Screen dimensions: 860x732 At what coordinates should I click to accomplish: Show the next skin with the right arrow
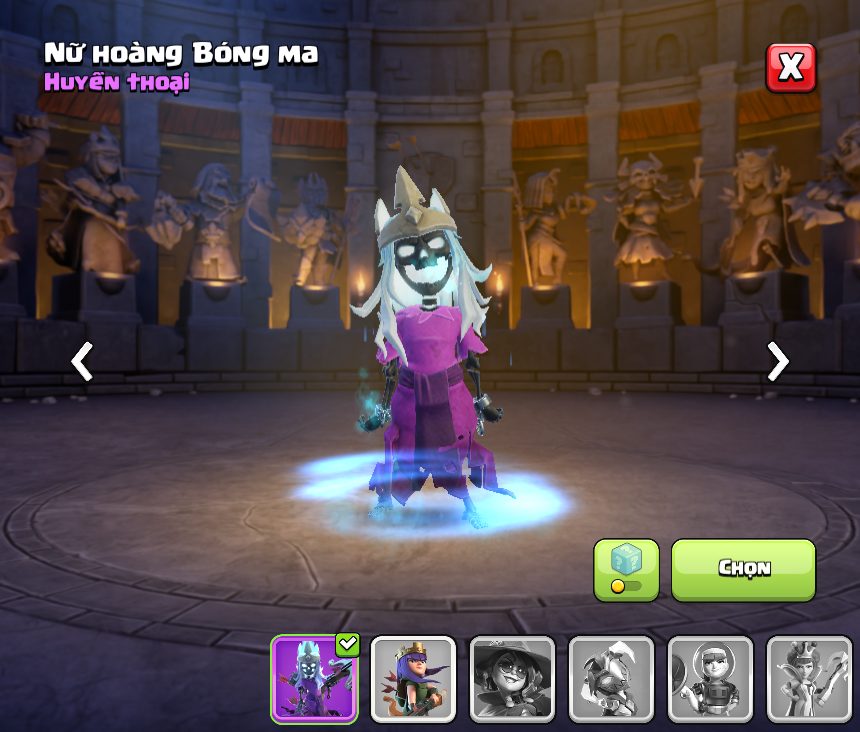pyautogui.click(x=777, y=361)
